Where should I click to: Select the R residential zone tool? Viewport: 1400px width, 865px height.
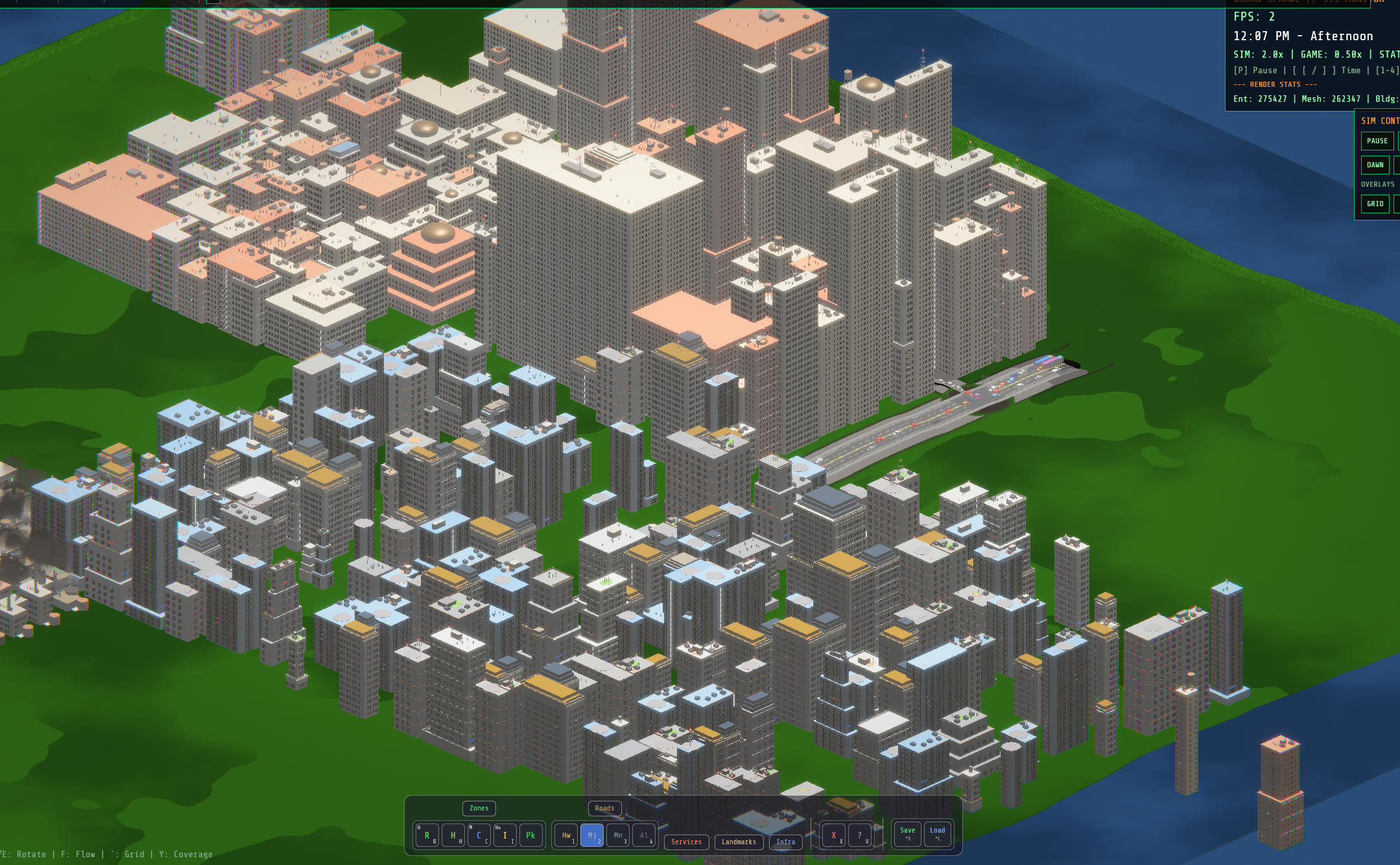click(x=425, y=836)
